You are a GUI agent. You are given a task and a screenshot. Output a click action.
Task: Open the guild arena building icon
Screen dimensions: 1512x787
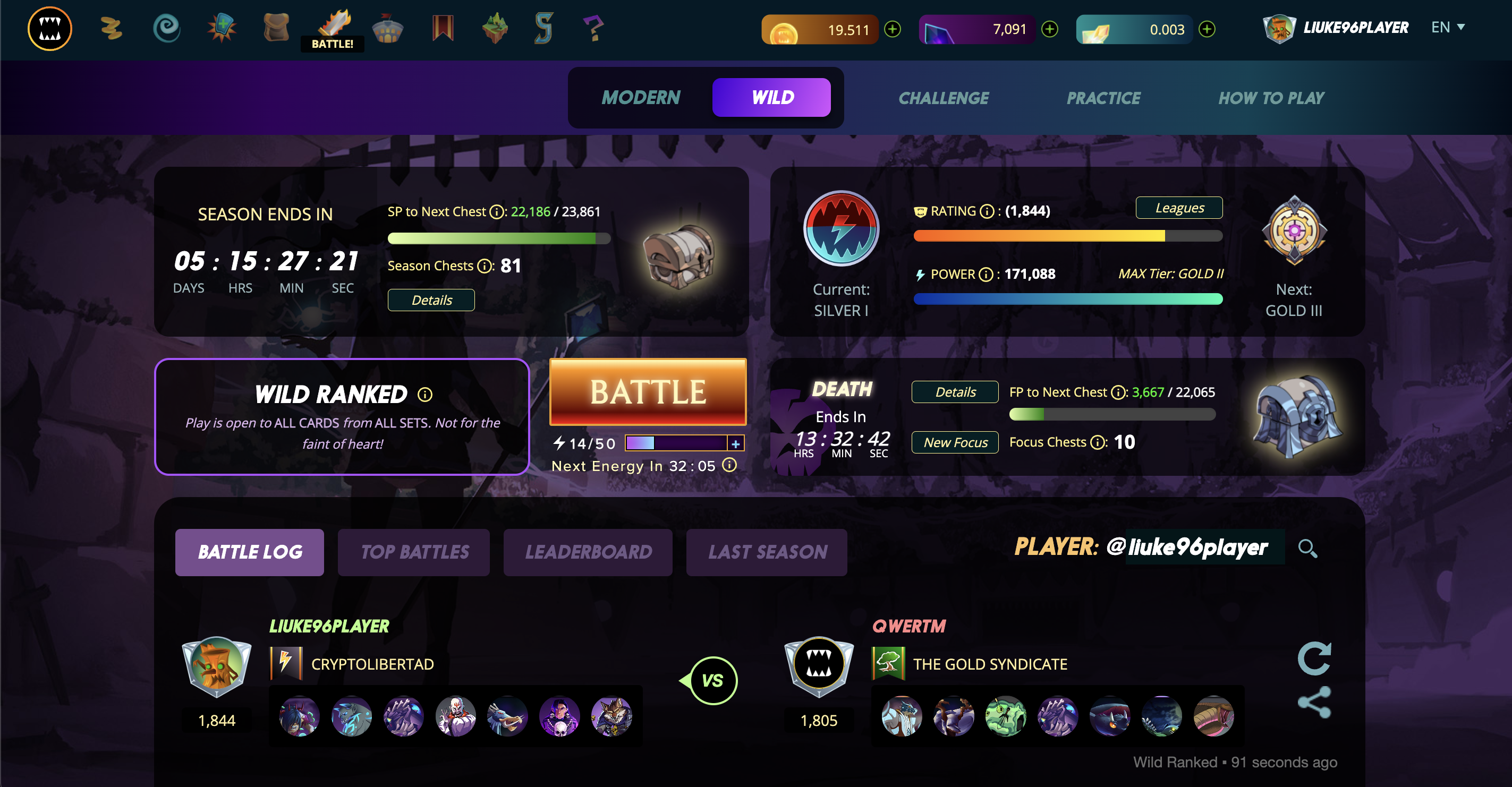tap(387, 28)
